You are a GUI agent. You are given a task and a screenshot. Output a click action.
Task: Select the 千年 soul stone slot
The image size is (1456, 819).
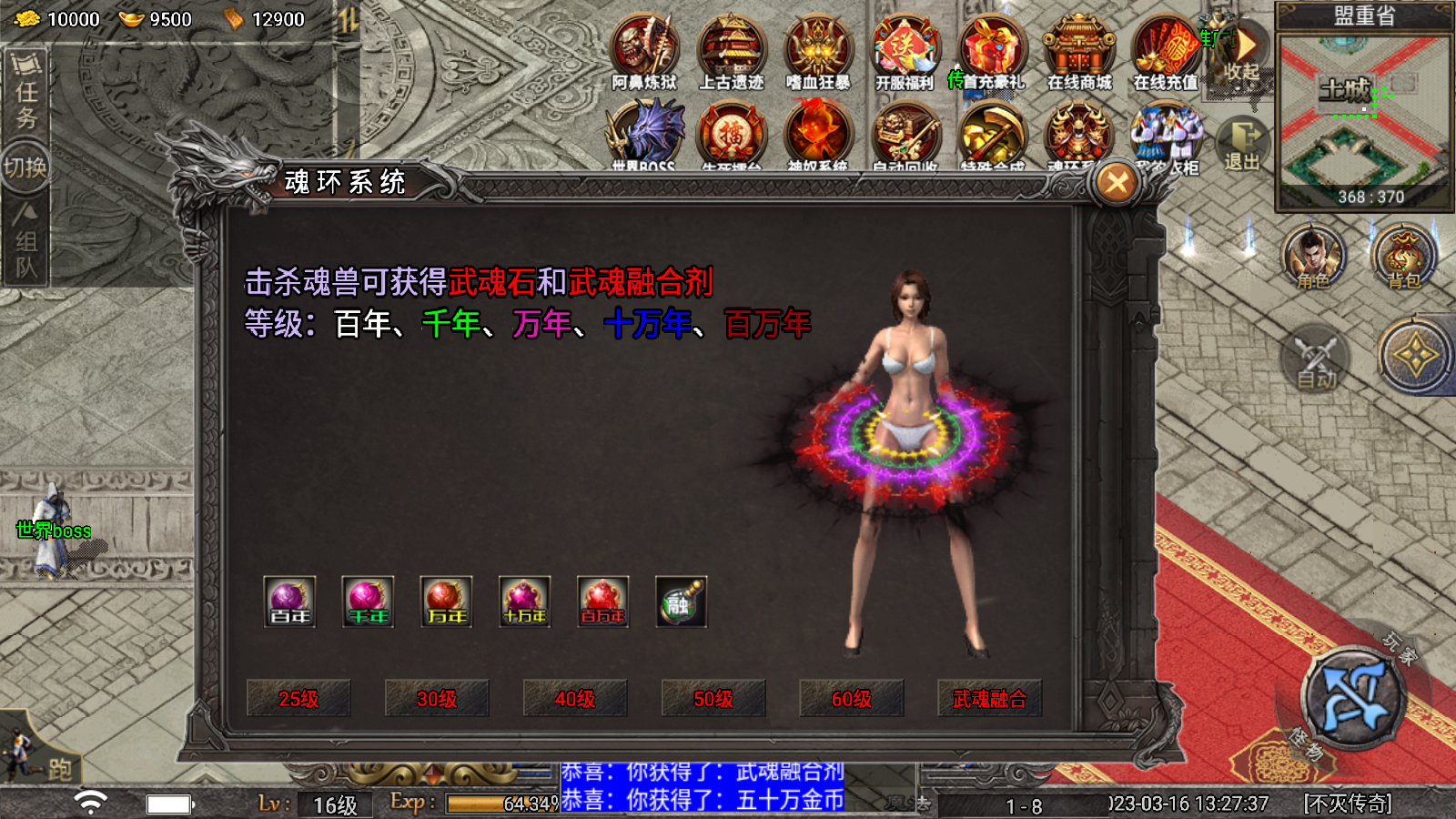pos(368,602)
